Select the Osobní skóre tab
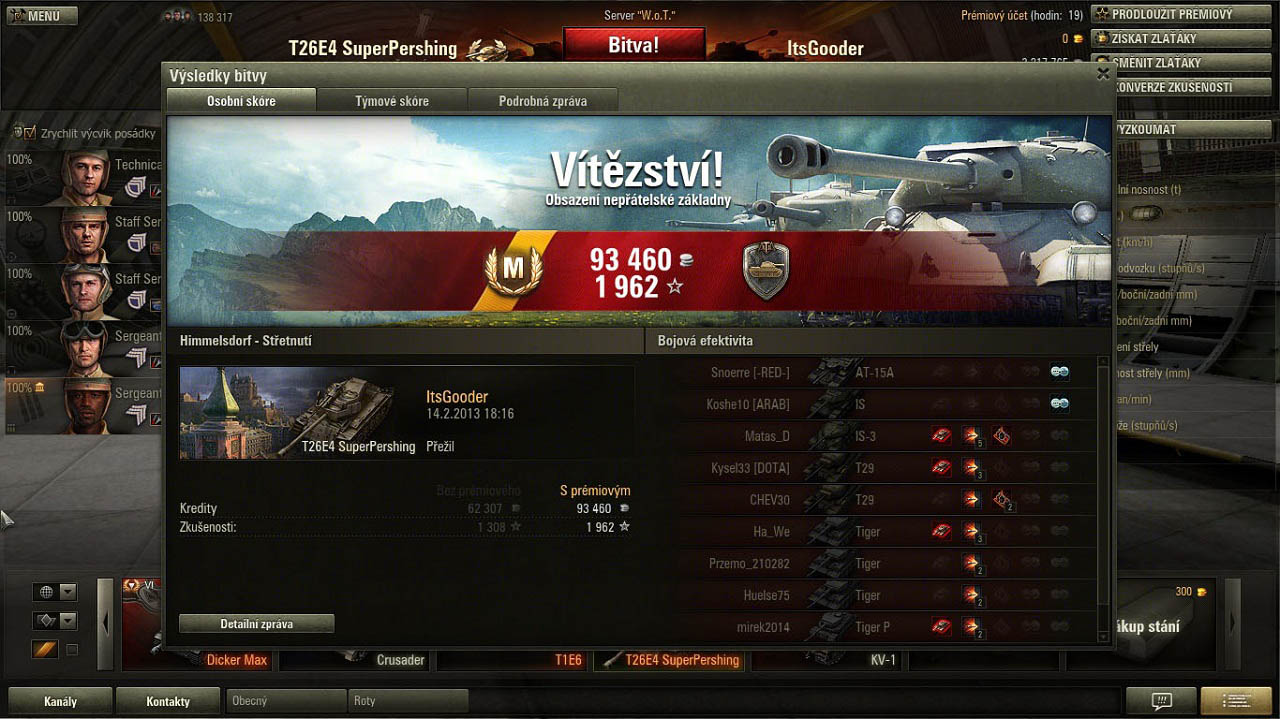 point(241,101)
